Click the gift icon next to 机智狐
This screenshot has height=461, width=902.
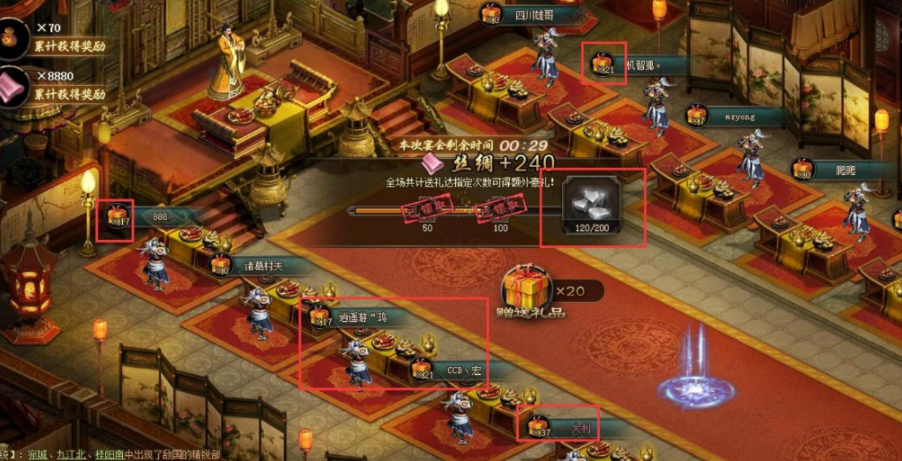603,63
